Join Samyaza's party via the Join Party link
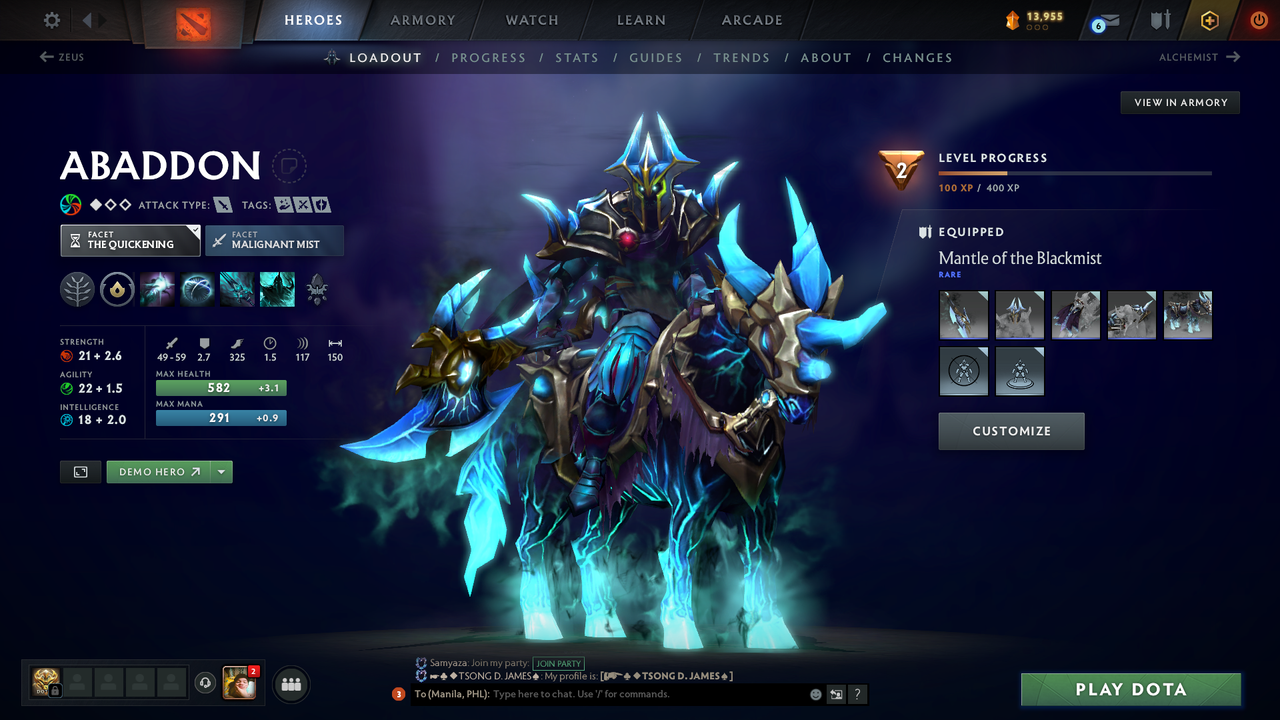The height and width of the screenshot is (720, 1280). tap(559, 663)
